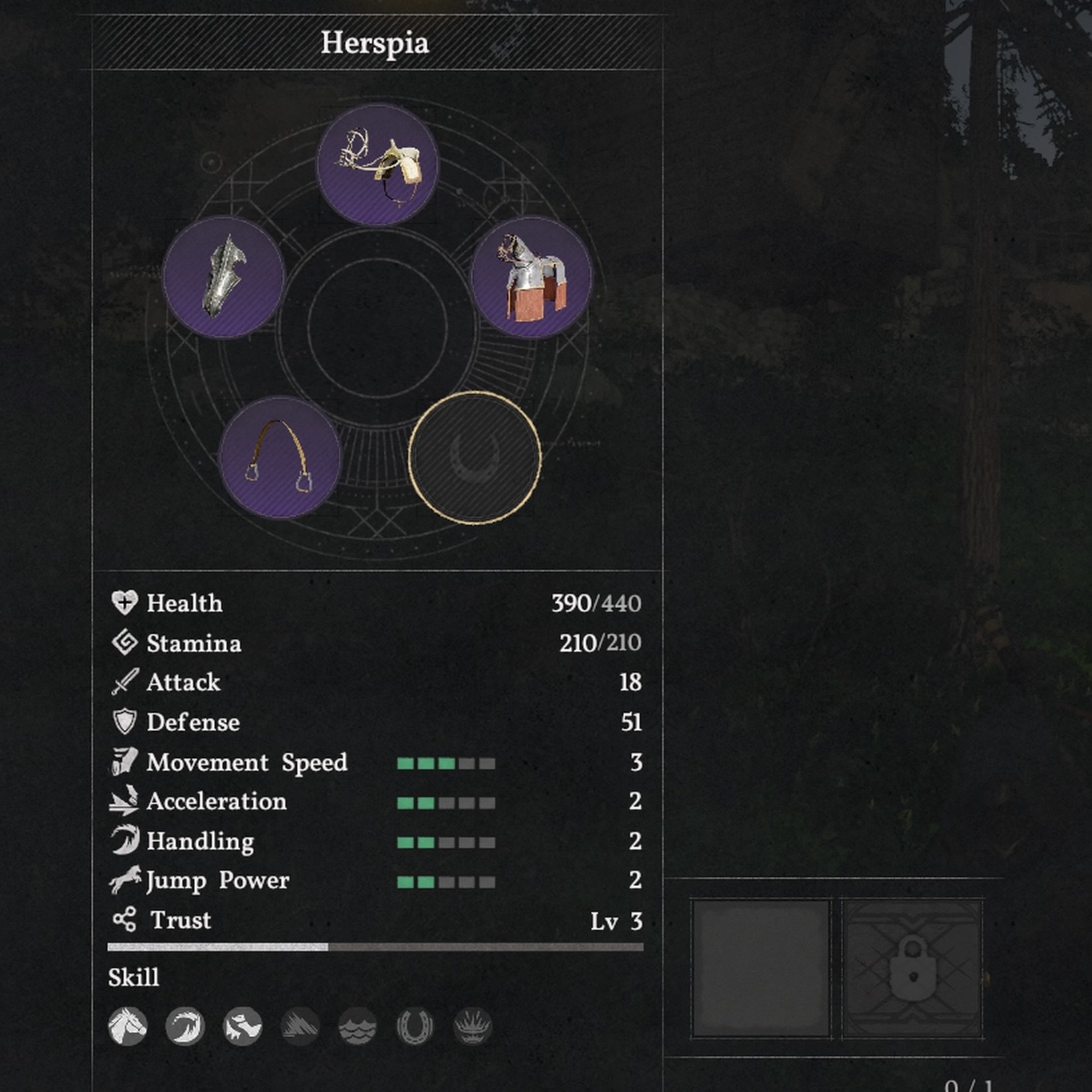Viewport: 1092px width, 1092px height.
Task: Check the horse hoof kick skill
Action: [x=243, y=1026]
